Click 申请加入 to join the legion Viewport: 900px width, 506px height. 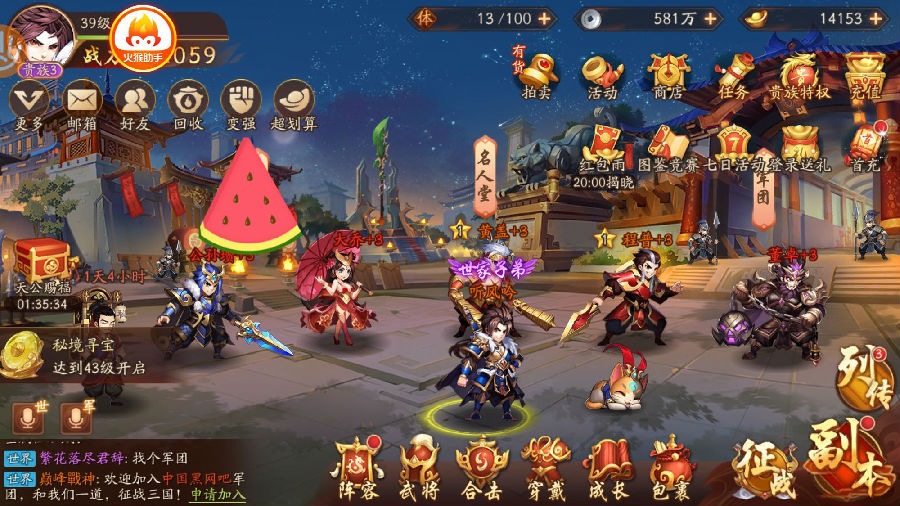click(218, 494)
